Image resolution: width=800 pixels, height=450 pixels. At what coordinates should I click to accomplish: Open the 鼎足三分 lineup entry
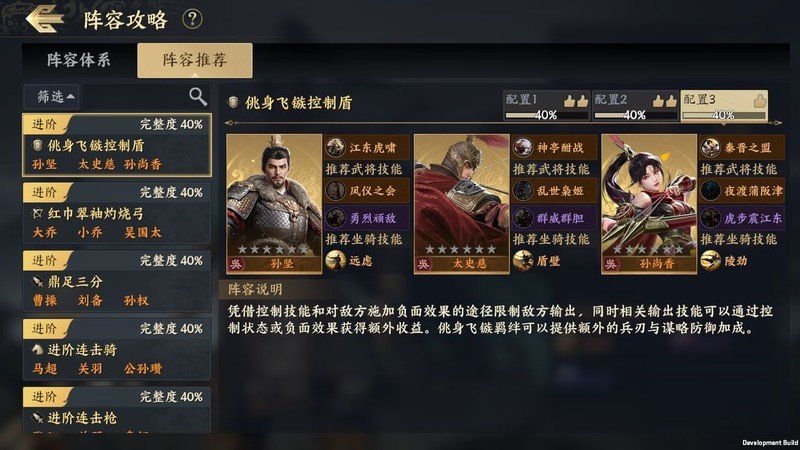(x=117, y=281)
